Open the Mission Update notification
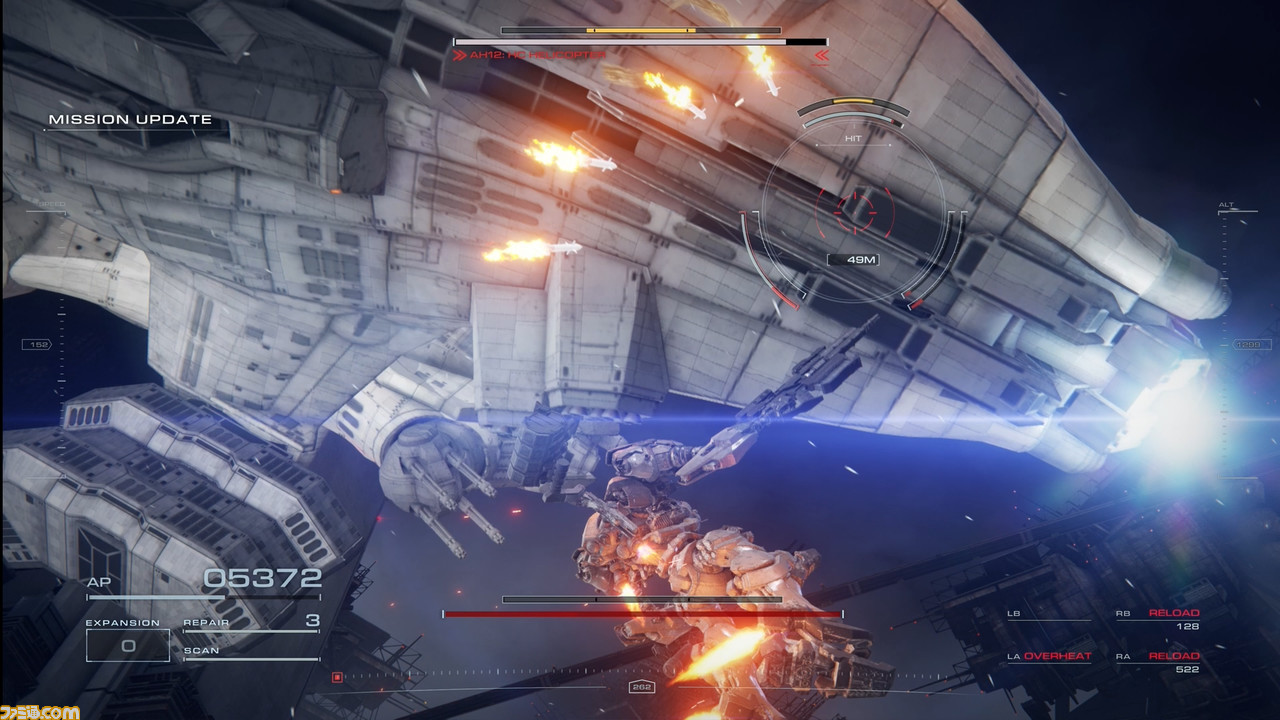 click(130, 120)
